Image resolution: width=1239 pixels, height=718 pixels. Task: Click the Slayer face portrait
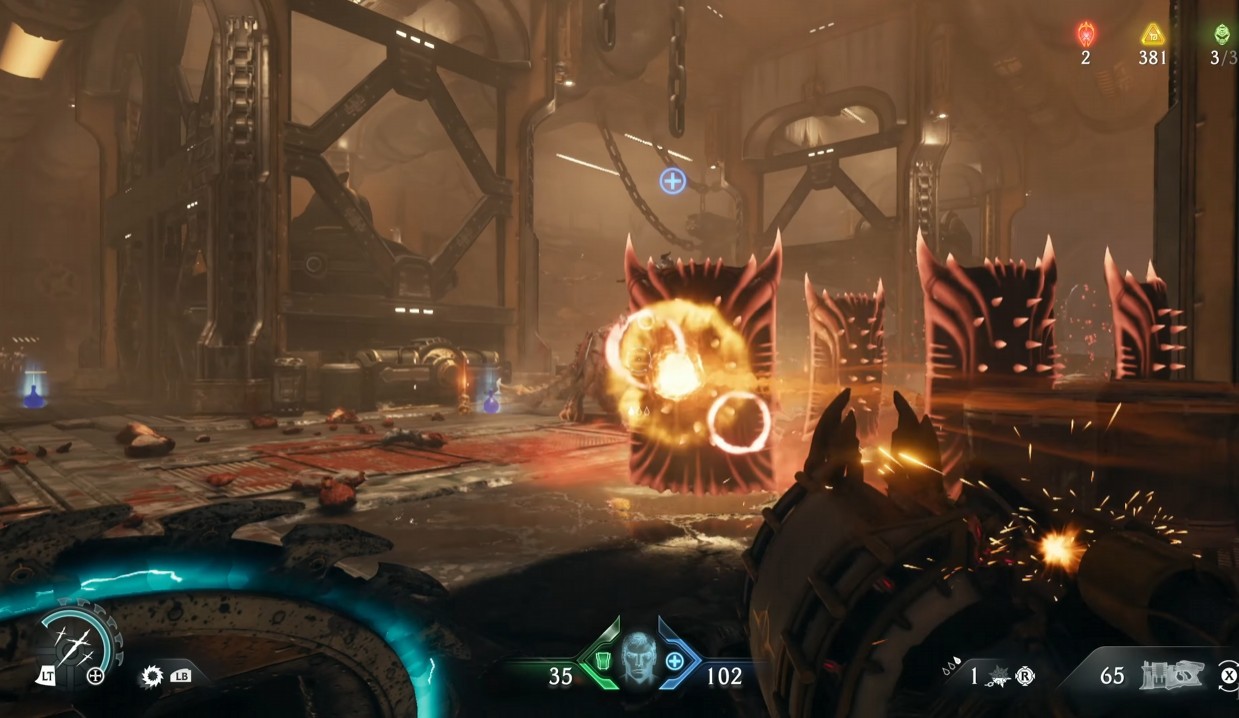[637, 659]
